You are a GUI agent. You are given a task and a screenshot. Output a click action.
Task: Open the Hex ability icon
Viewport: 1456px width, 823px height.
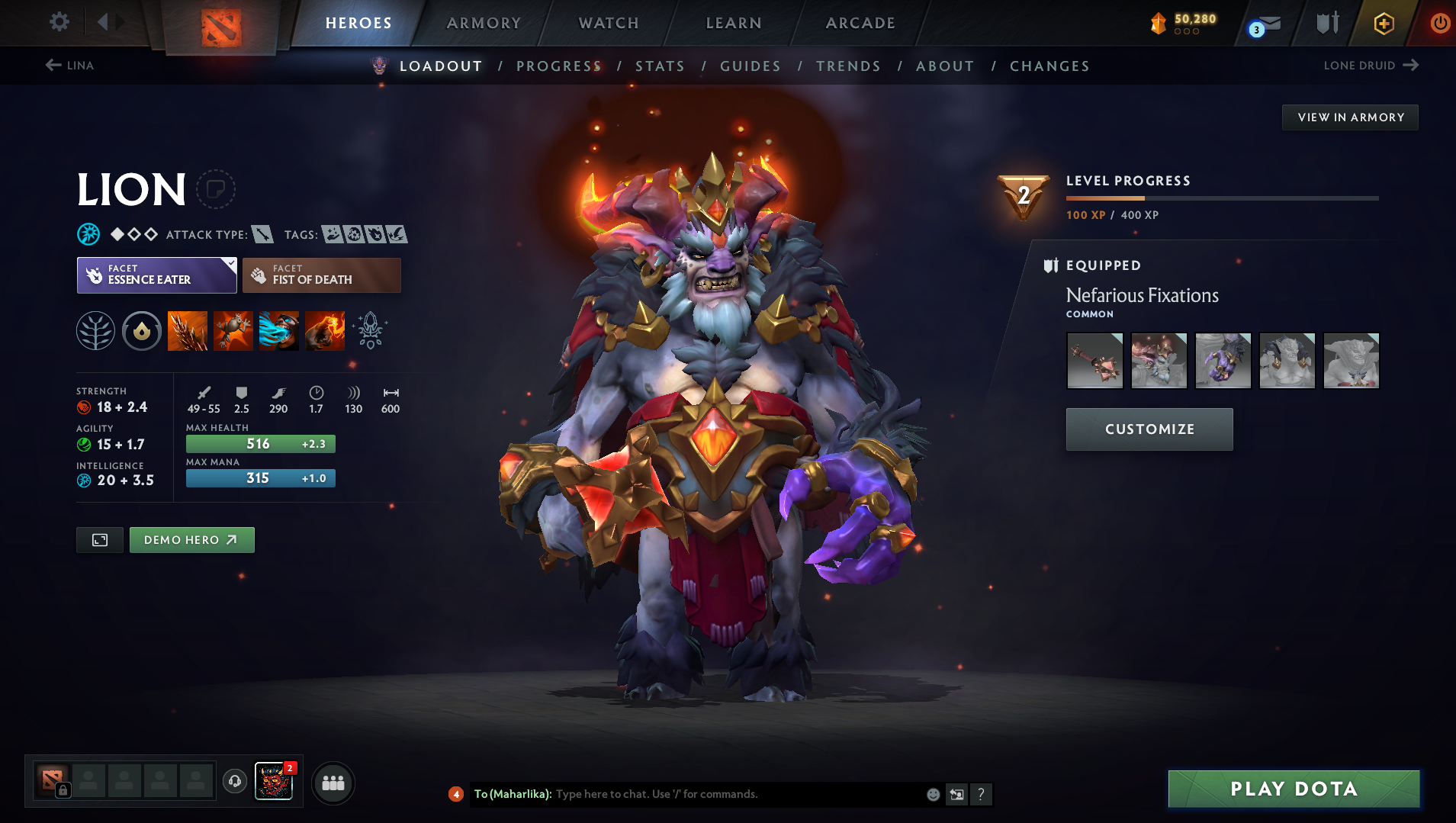click(x=233, y=330)
